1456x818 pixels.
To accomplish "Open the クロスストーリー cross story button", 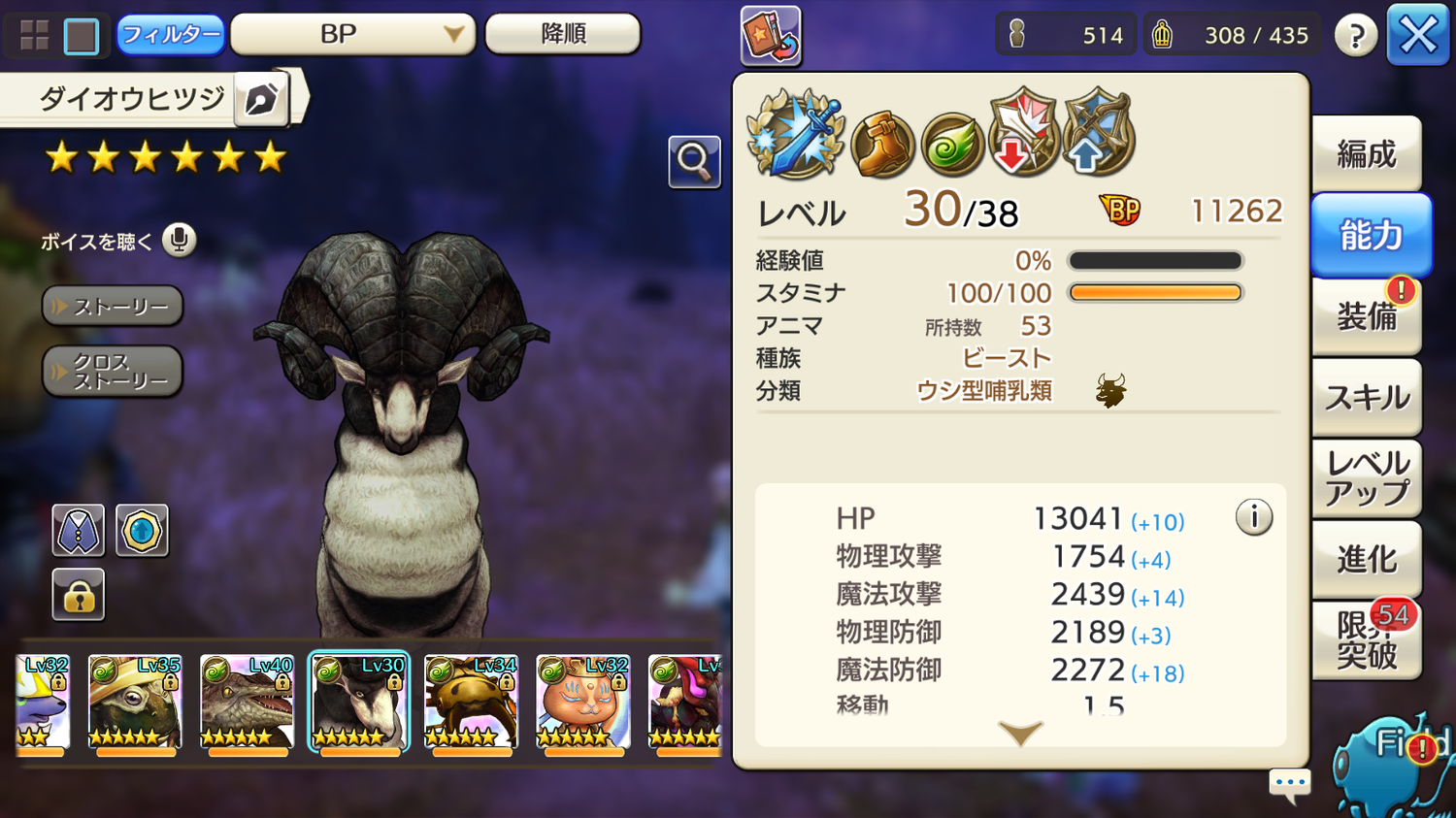I will 113,372.
